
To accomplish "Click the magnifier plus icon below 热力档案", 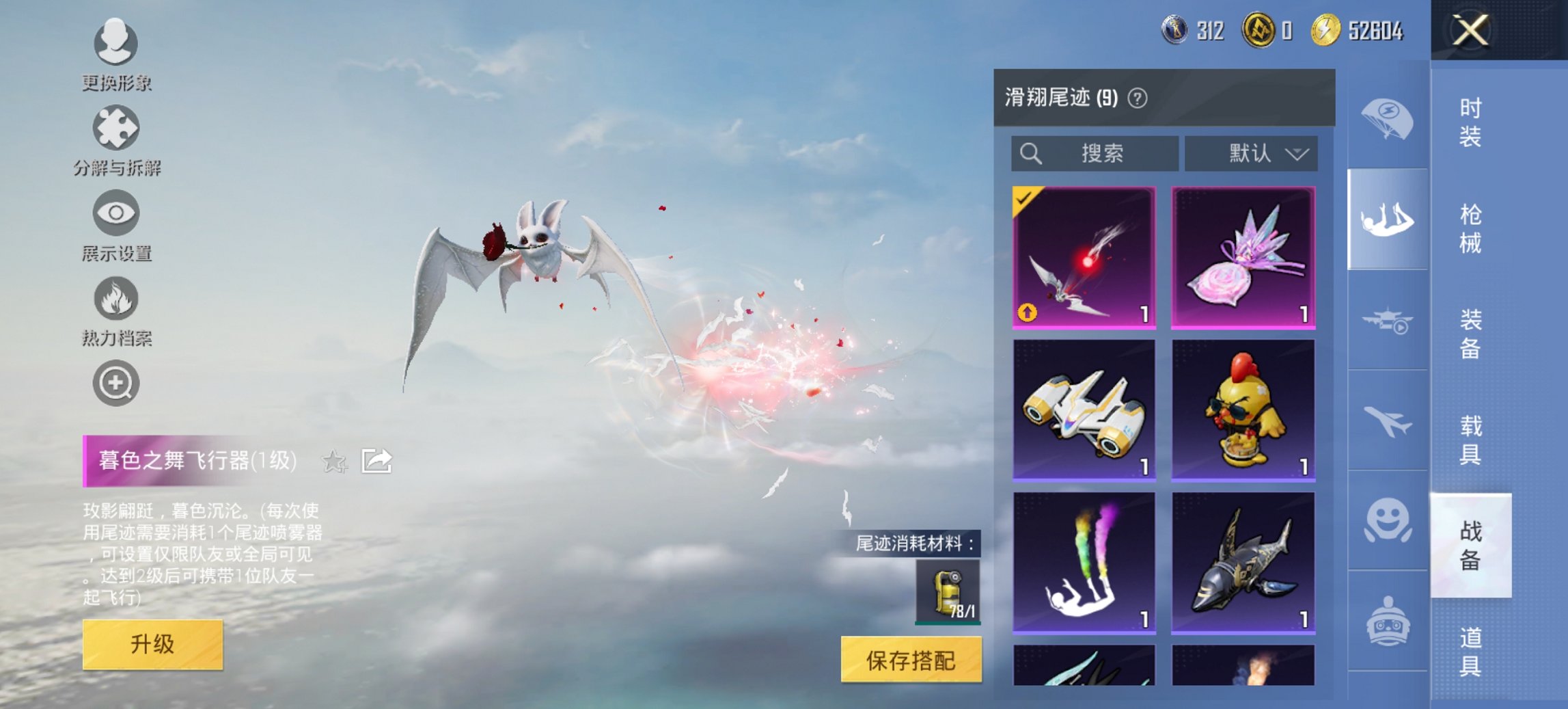I will [116, 383].
